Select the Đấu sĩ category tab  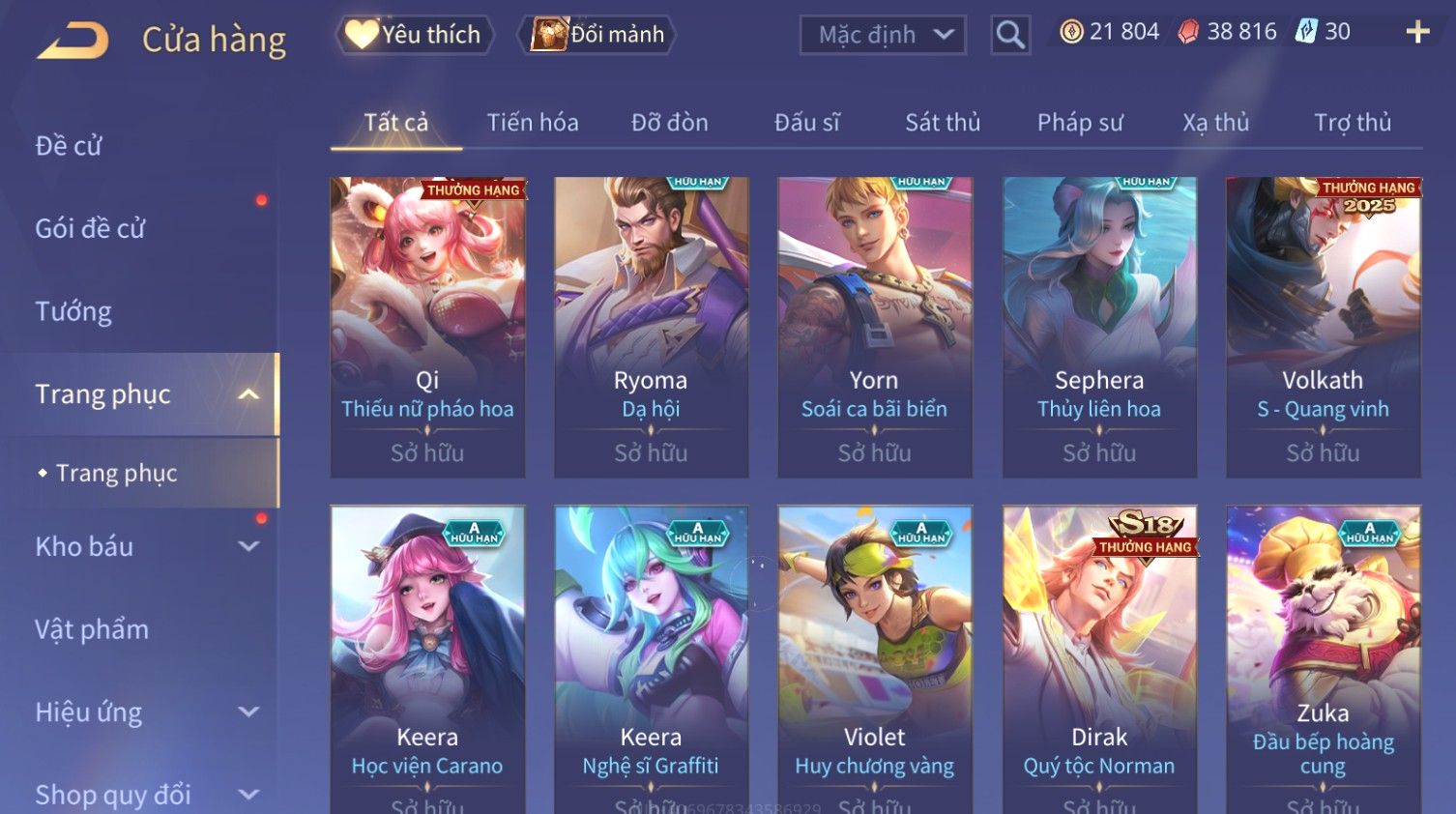pyautogui.click(x=806, y=123)
